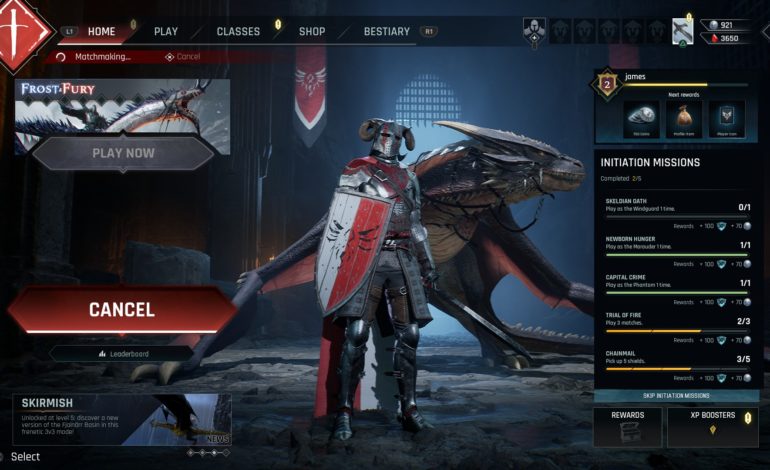The width and height of the screenshot is (770, 470).
Task: Skip the initiation missions
Action: pyautogui.click(x=676, y=396)
